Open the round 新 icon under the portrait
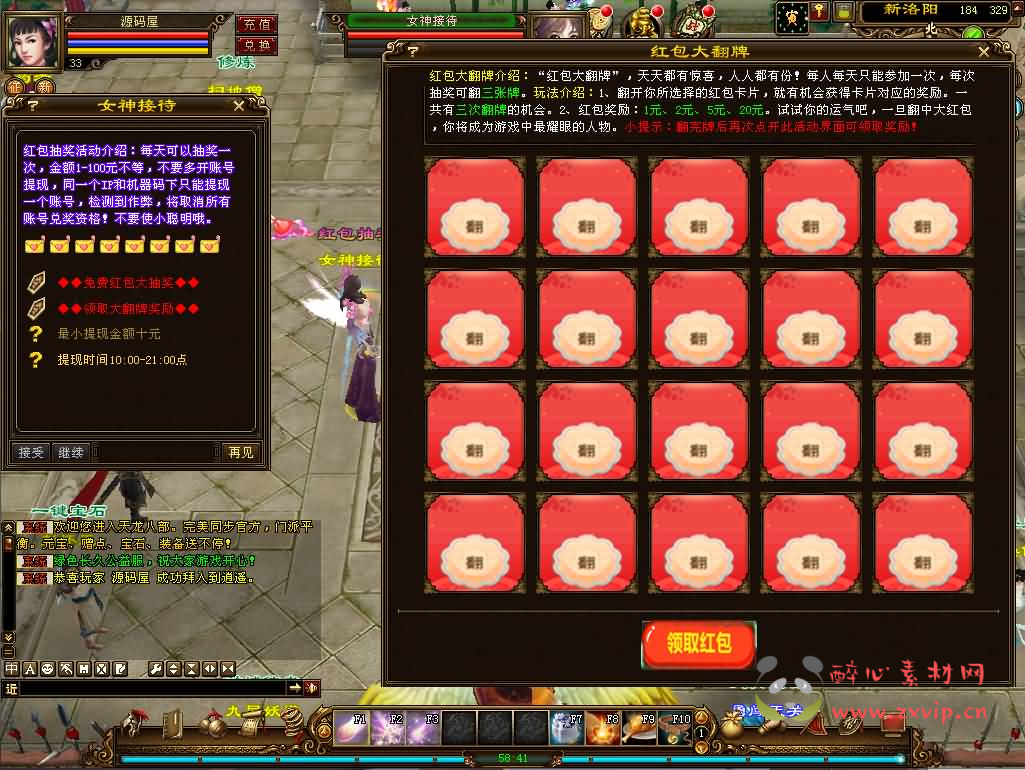 click(46, 88)
